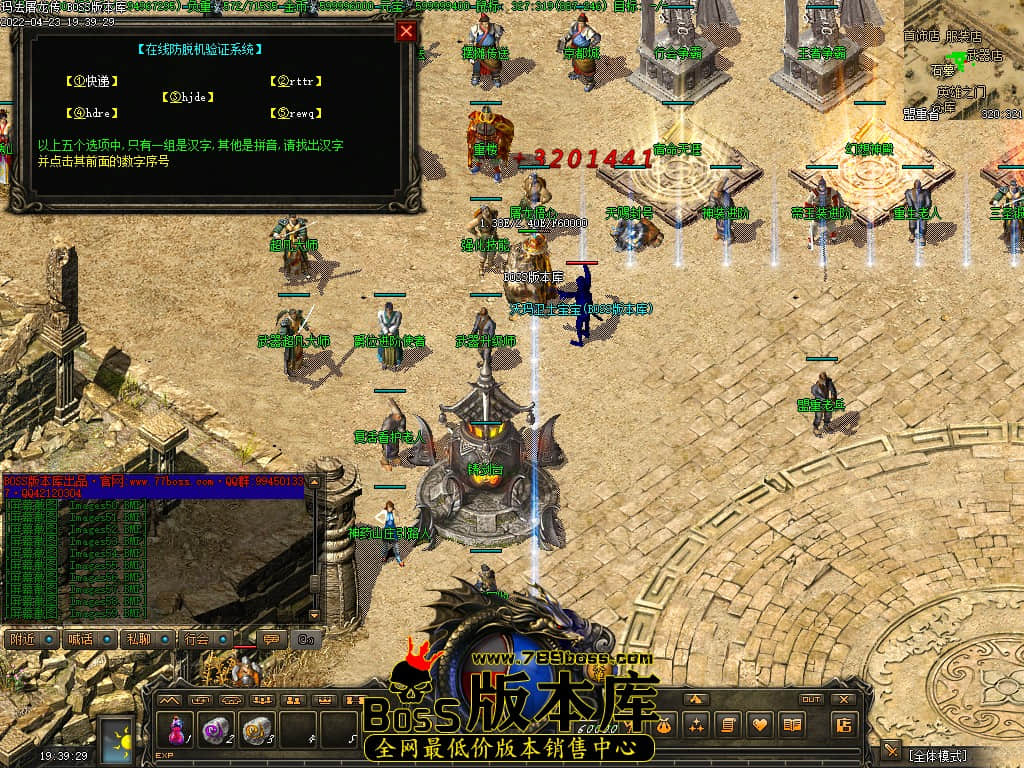Image resolution: width=1024 pixels, height=768 pixels.
Task: Select verification option ③ hjde
Action: pyautogui.click(x=190, y=97)
